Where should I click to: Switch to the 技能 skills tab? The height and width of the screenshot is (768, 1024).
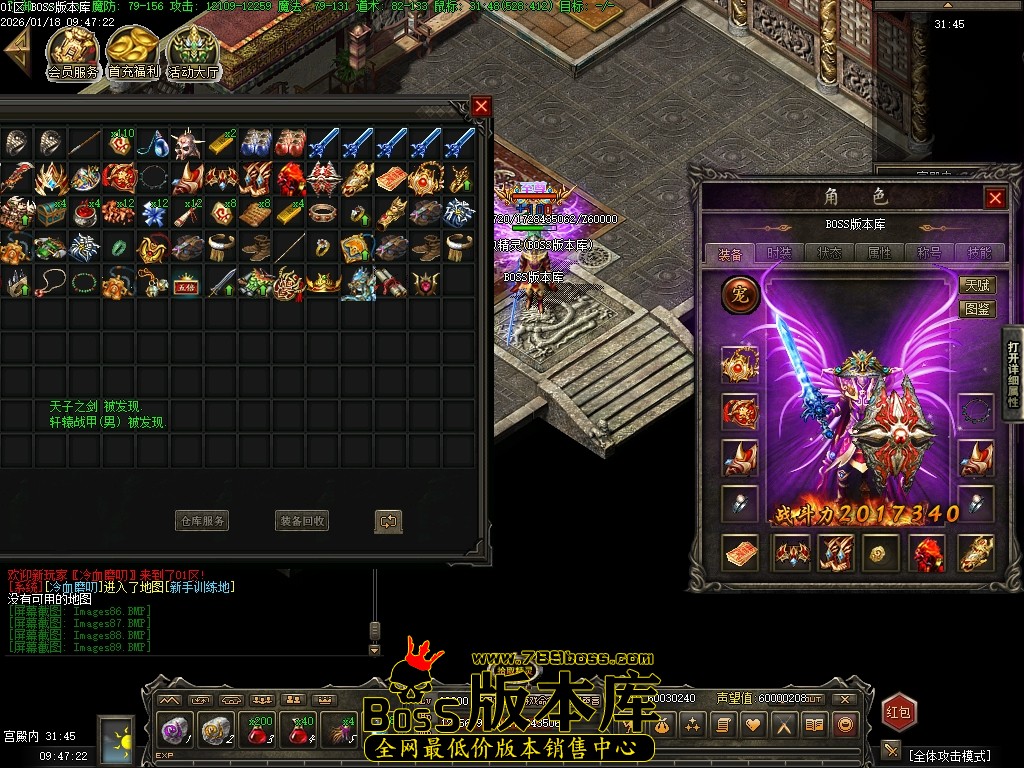pyautogui.click(x=979, y=253)
